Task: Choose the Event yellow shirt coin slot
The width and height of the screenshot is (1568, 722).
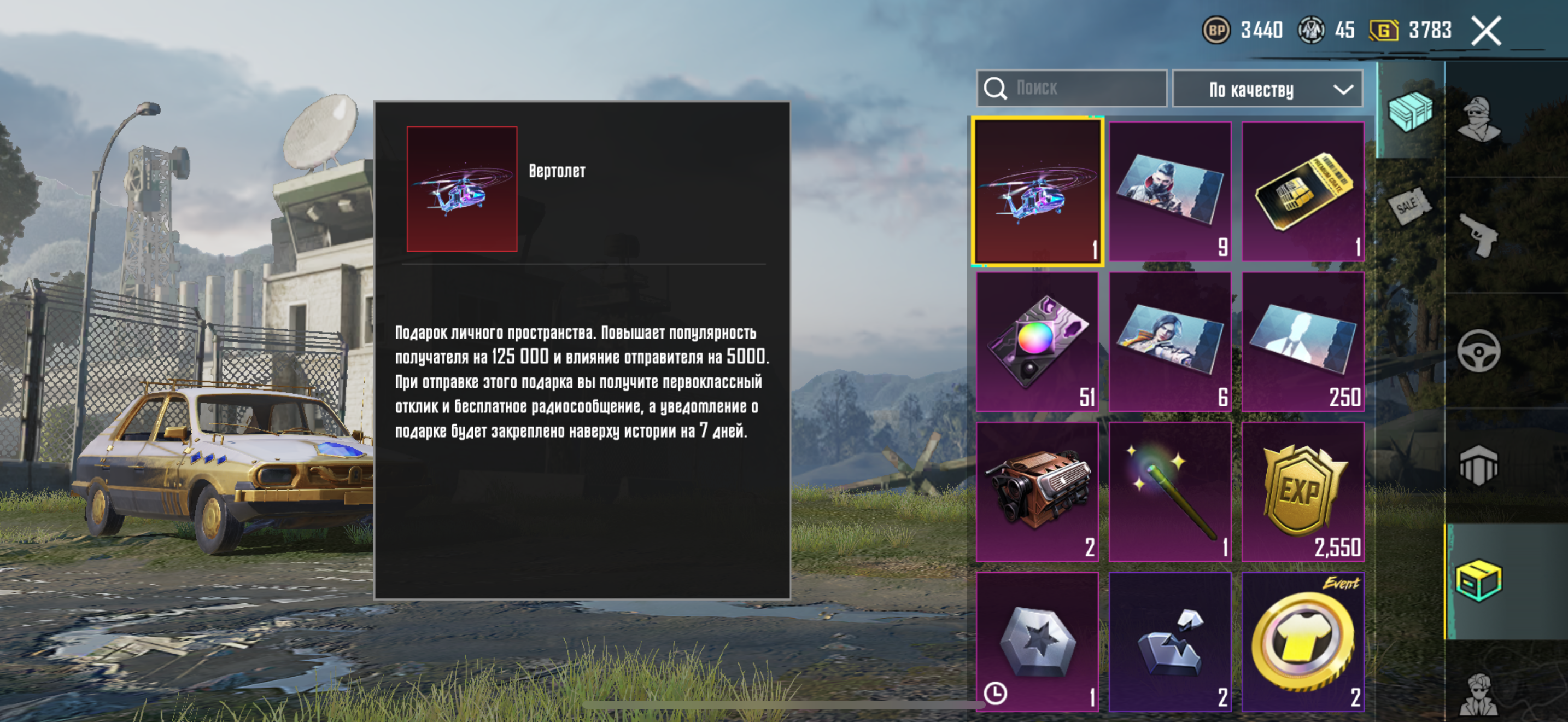Action: point(1303,642)
